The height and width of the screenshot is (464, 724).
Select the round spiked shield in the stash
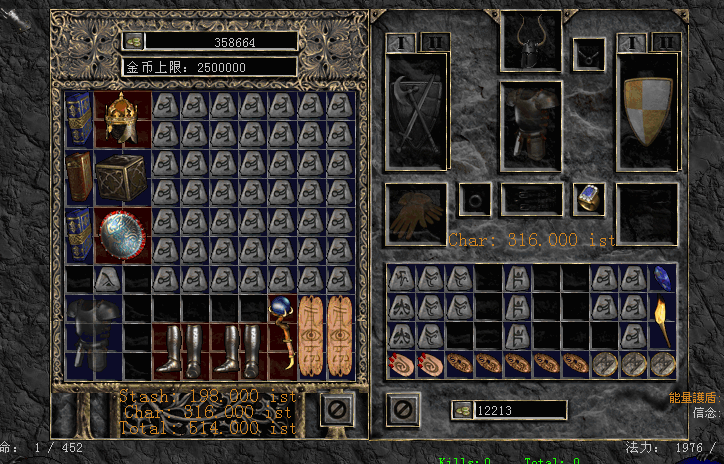point(123,235)
